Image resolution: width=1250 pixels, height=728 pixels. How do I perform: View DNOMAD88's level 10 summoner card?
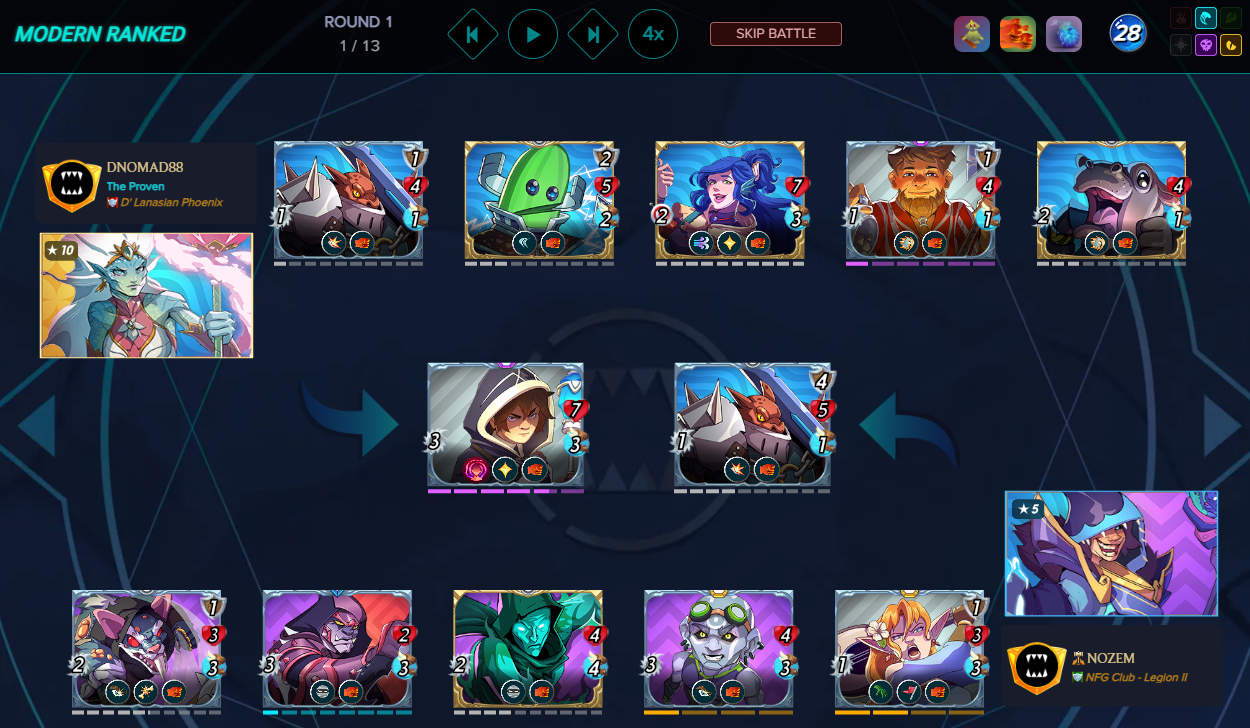pos(146,295)
